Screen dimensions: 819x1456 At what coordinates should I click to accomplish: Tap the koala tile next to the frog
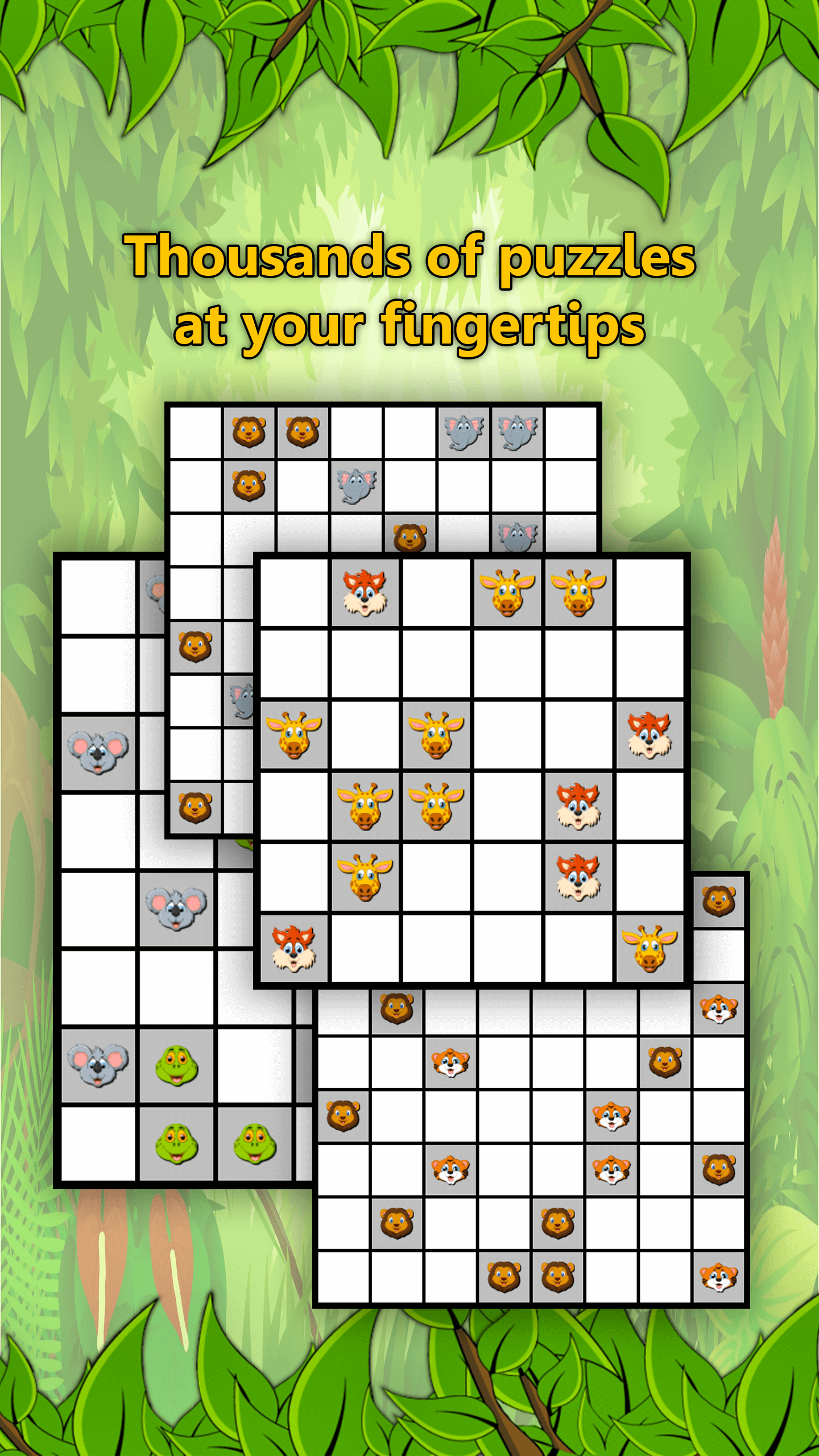coord(98,1065)
